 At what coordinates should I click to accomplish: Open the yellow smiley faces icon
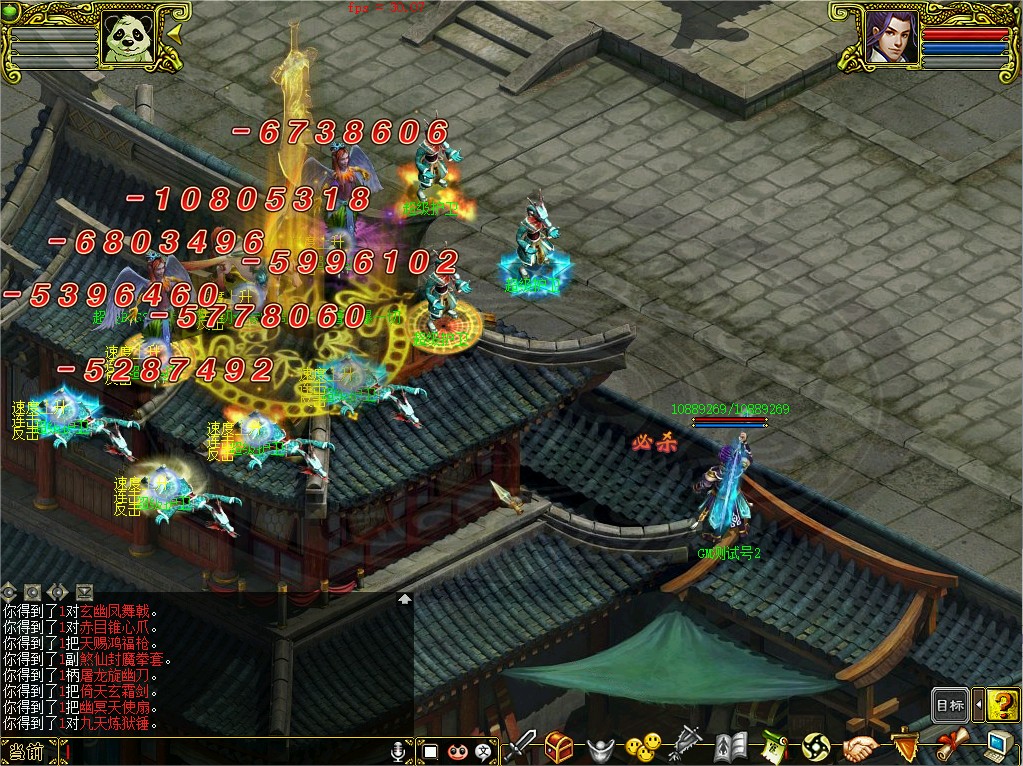pyautogui.click(x=643, y=746)
